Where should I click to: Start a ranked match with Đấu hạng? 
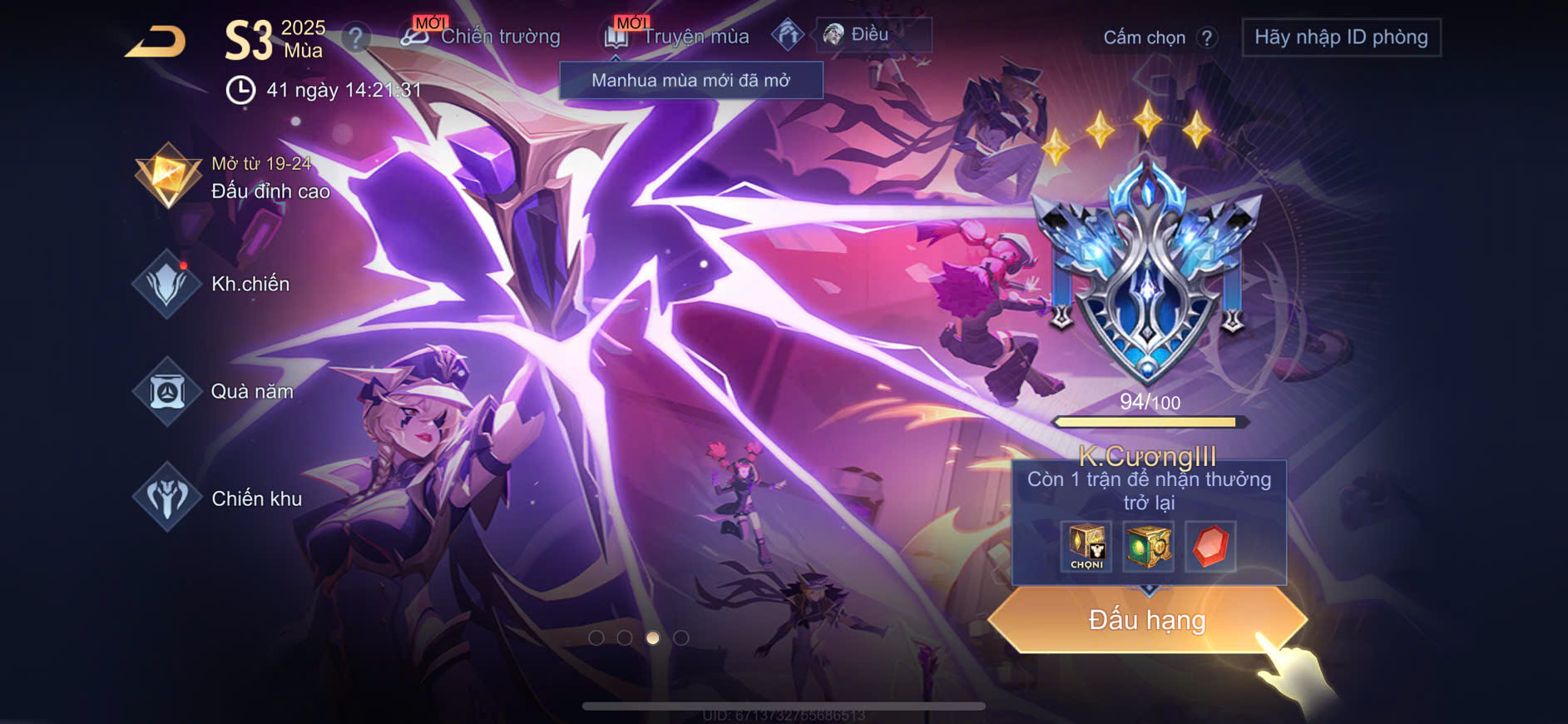tap(1147, 620)
